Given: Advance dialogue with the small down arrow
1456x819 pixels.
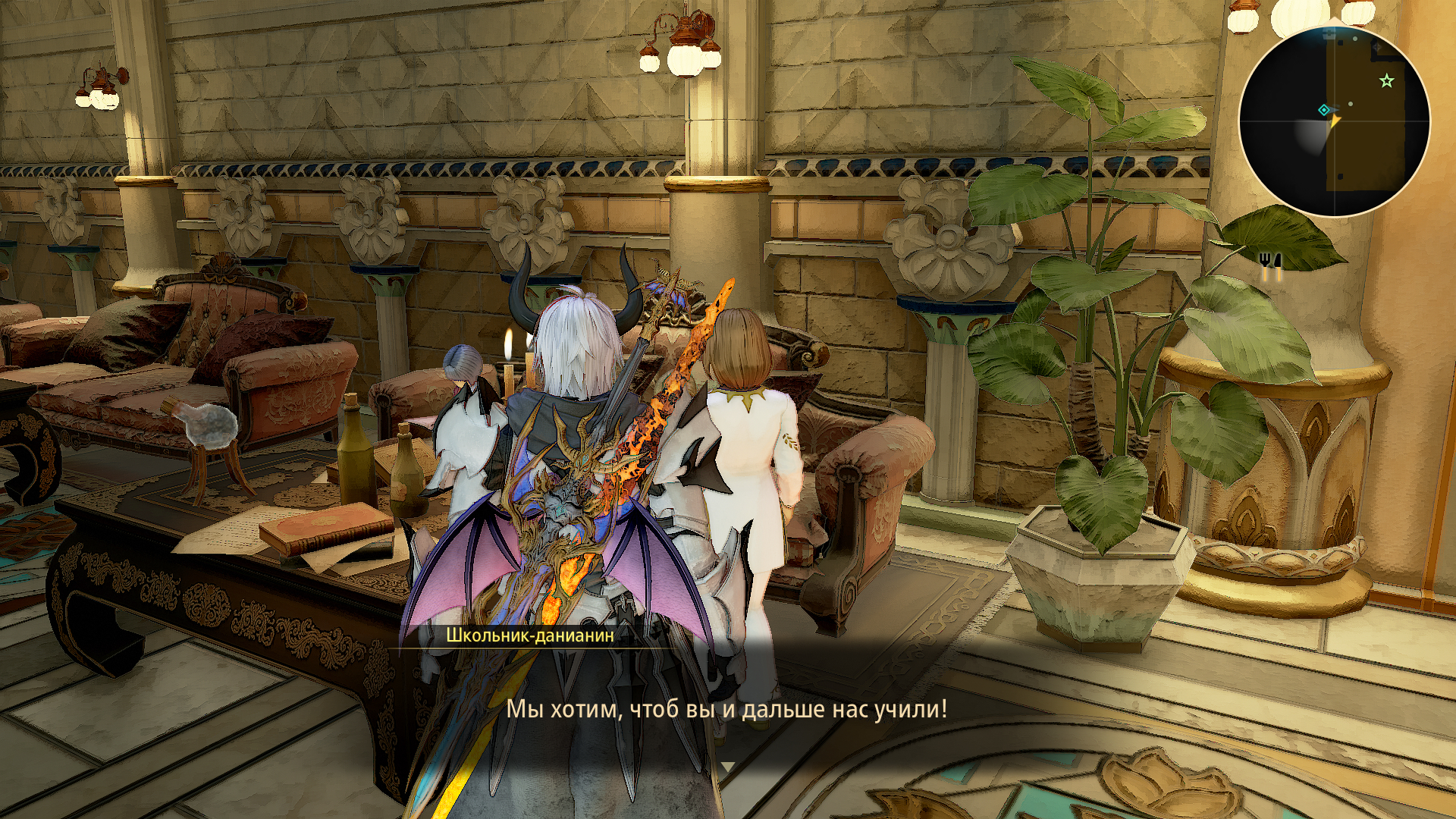Looking at the screenshot, I should (727, 767).
